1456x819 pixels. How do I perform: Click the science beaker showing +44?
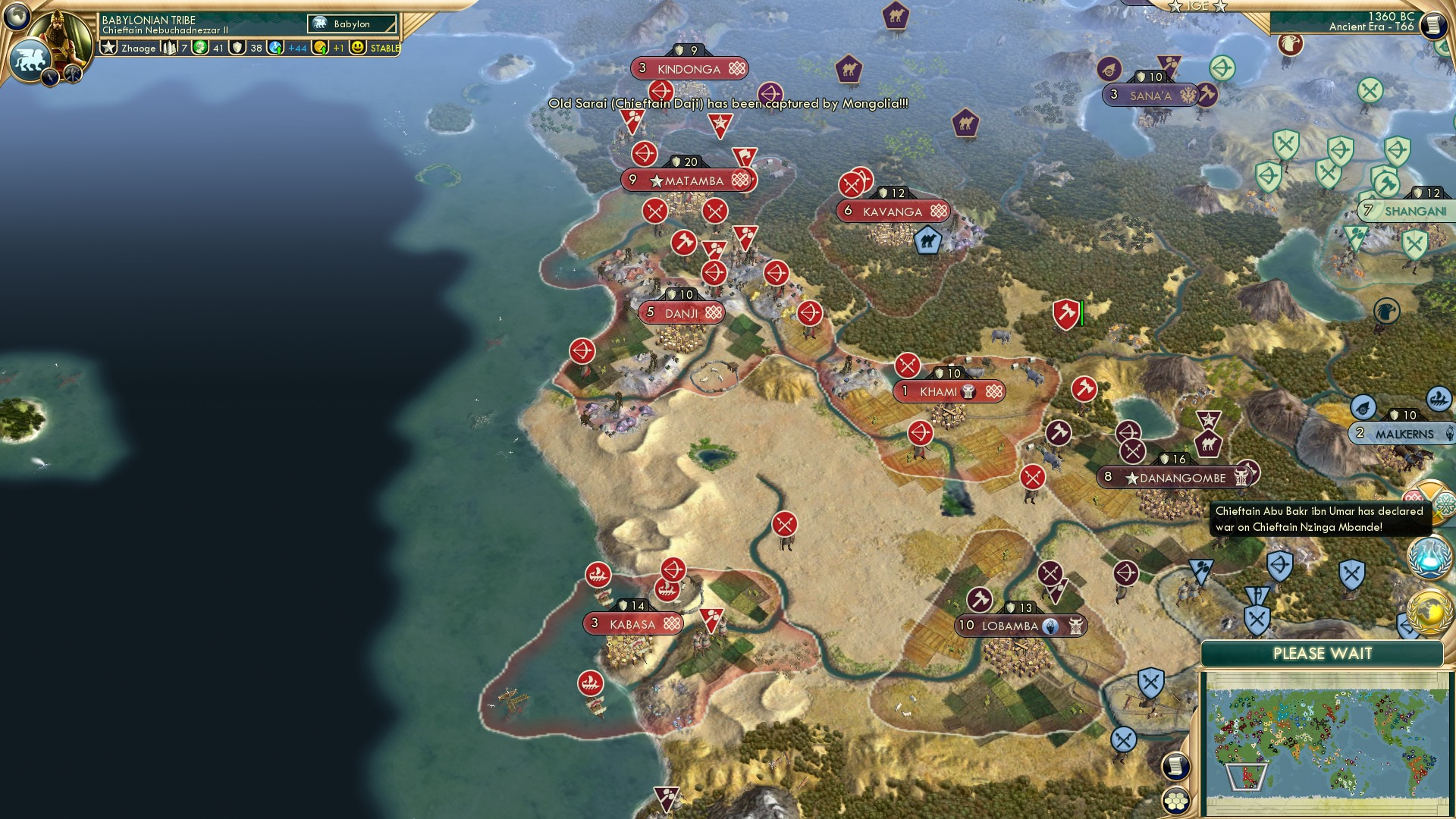pos(275,48)
